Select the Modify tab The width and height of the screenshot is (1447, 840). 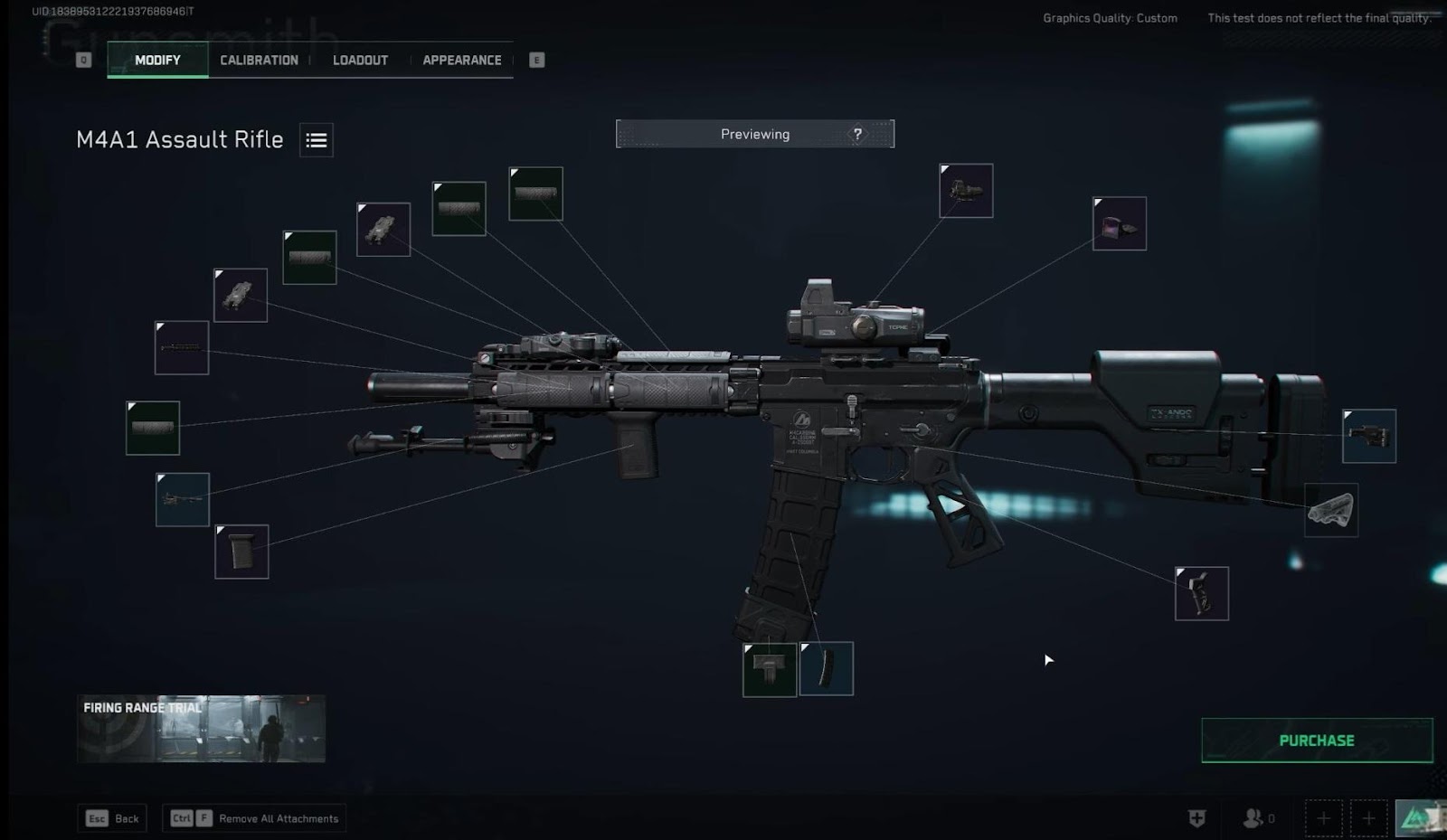coord(157,60)
